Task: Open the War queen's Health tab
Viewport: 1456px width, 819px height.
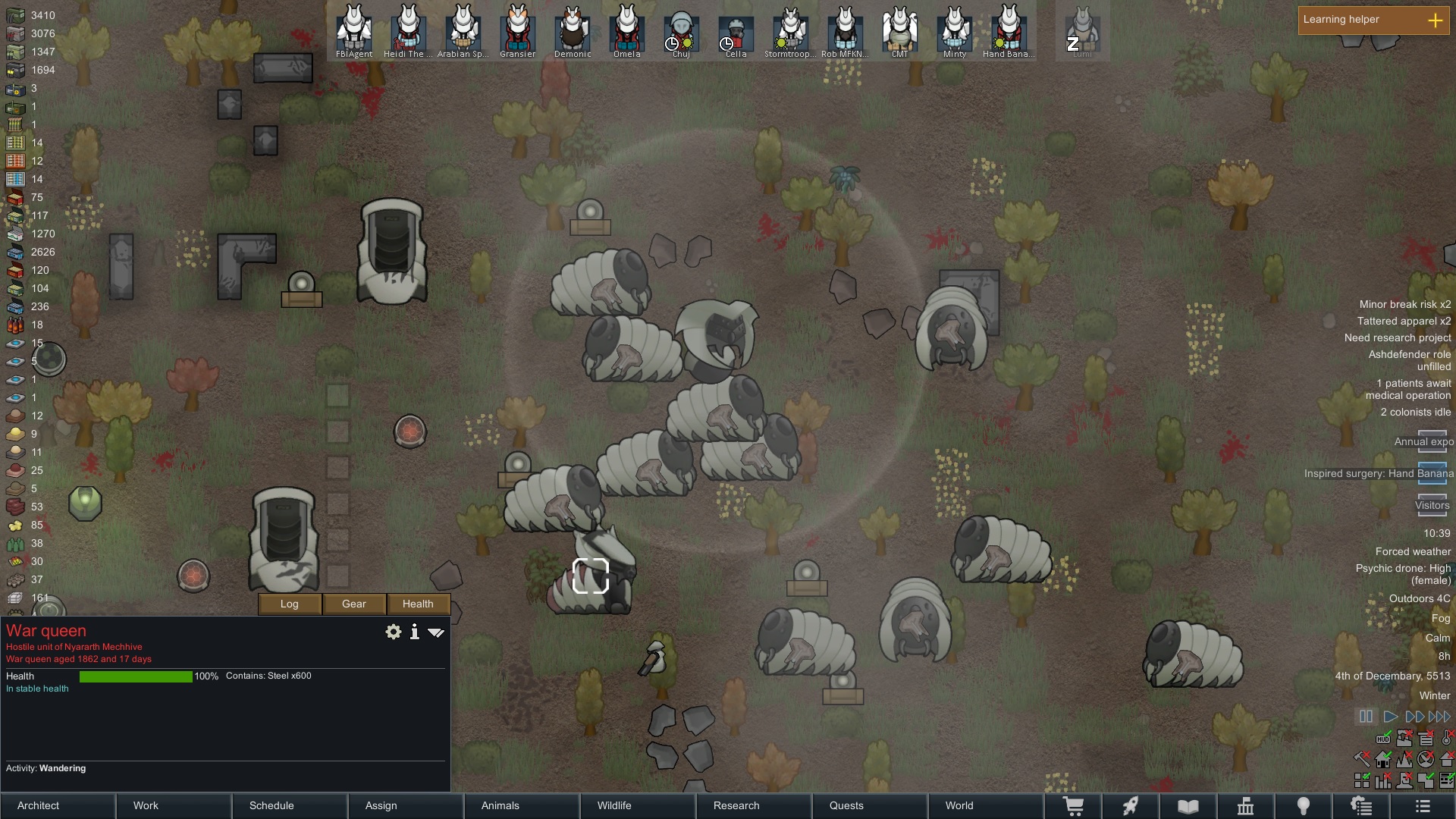Action: 418,604
